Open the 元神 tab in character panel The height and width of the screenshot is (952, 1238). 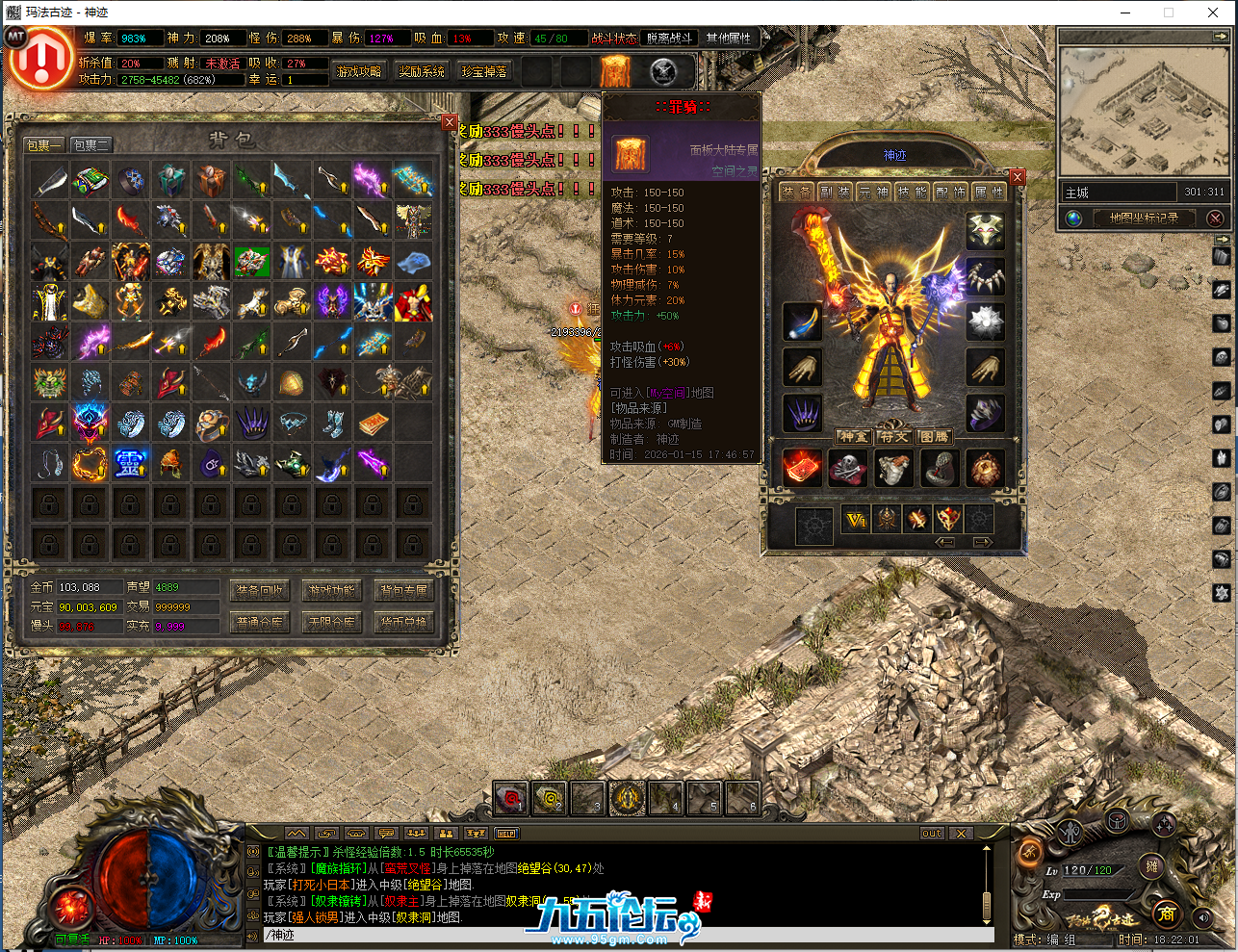873,193
